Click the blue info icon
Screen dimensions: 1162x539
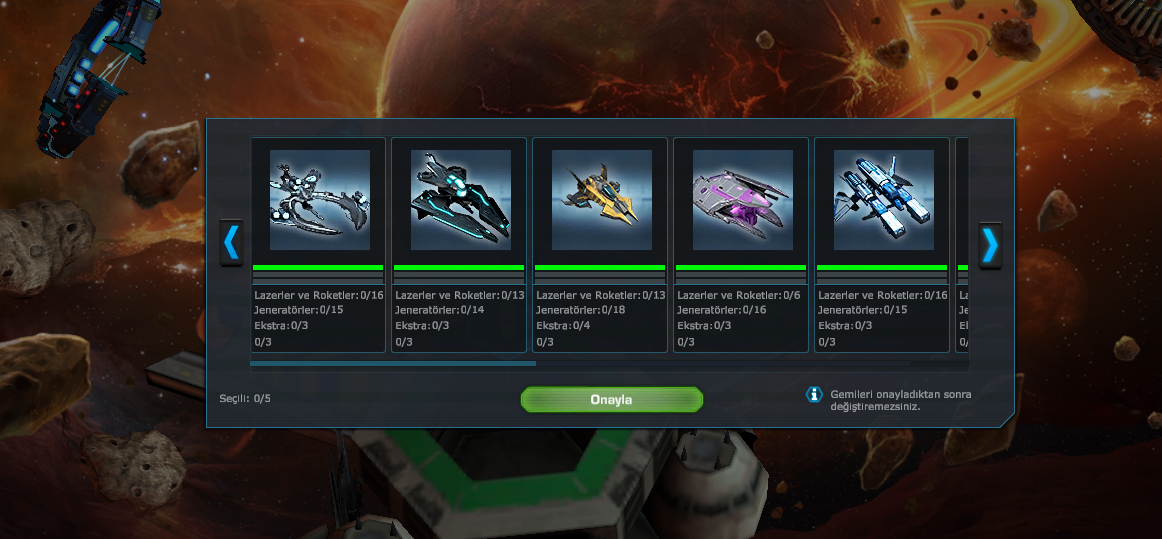point(814,395)
